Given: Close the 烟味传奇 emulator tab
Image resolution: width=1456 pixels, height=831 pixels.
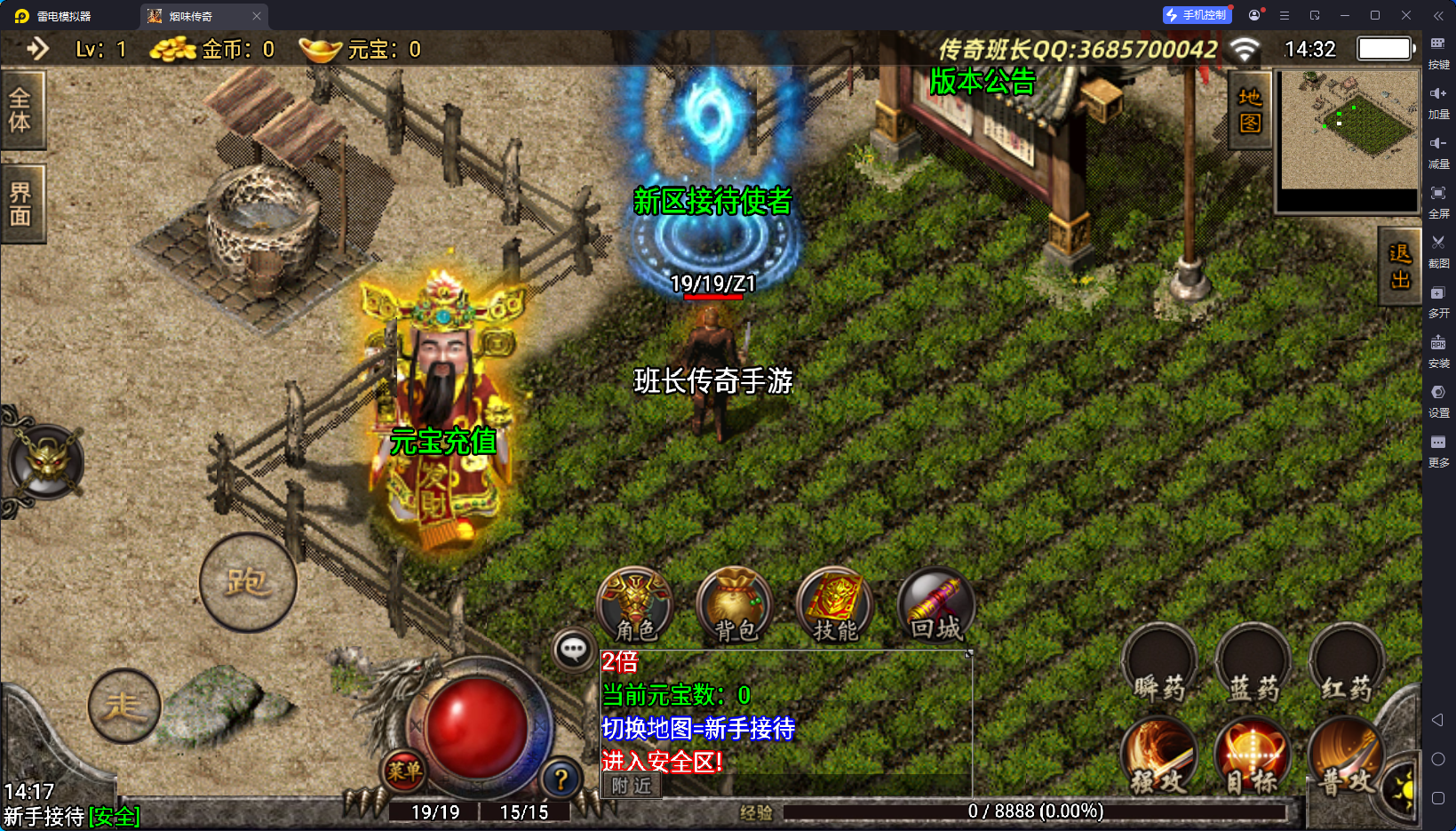Looking at the screenshot, I should pos(257,16).
